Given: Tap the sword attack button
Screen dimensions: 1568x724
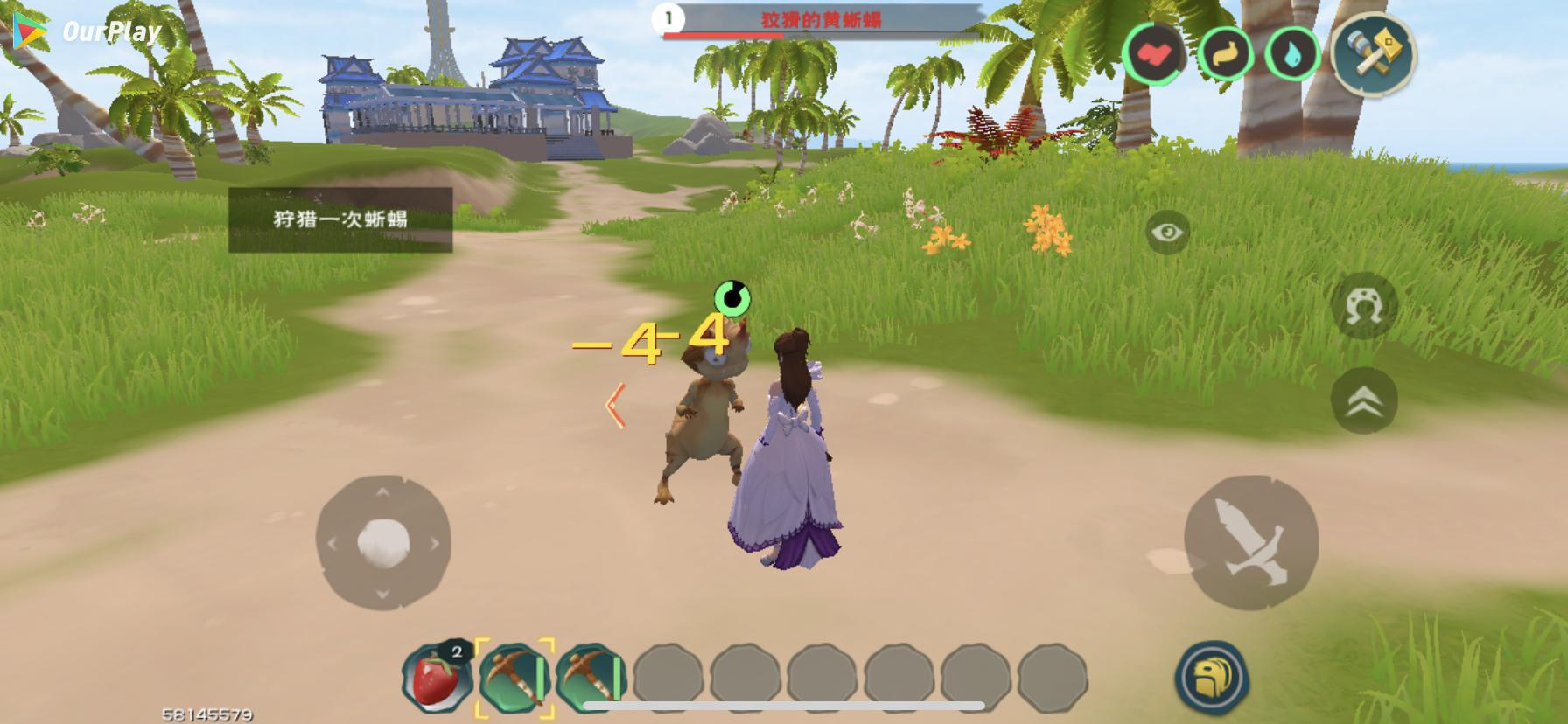Looking at the screenshot, I should (x=1250, y=542).
